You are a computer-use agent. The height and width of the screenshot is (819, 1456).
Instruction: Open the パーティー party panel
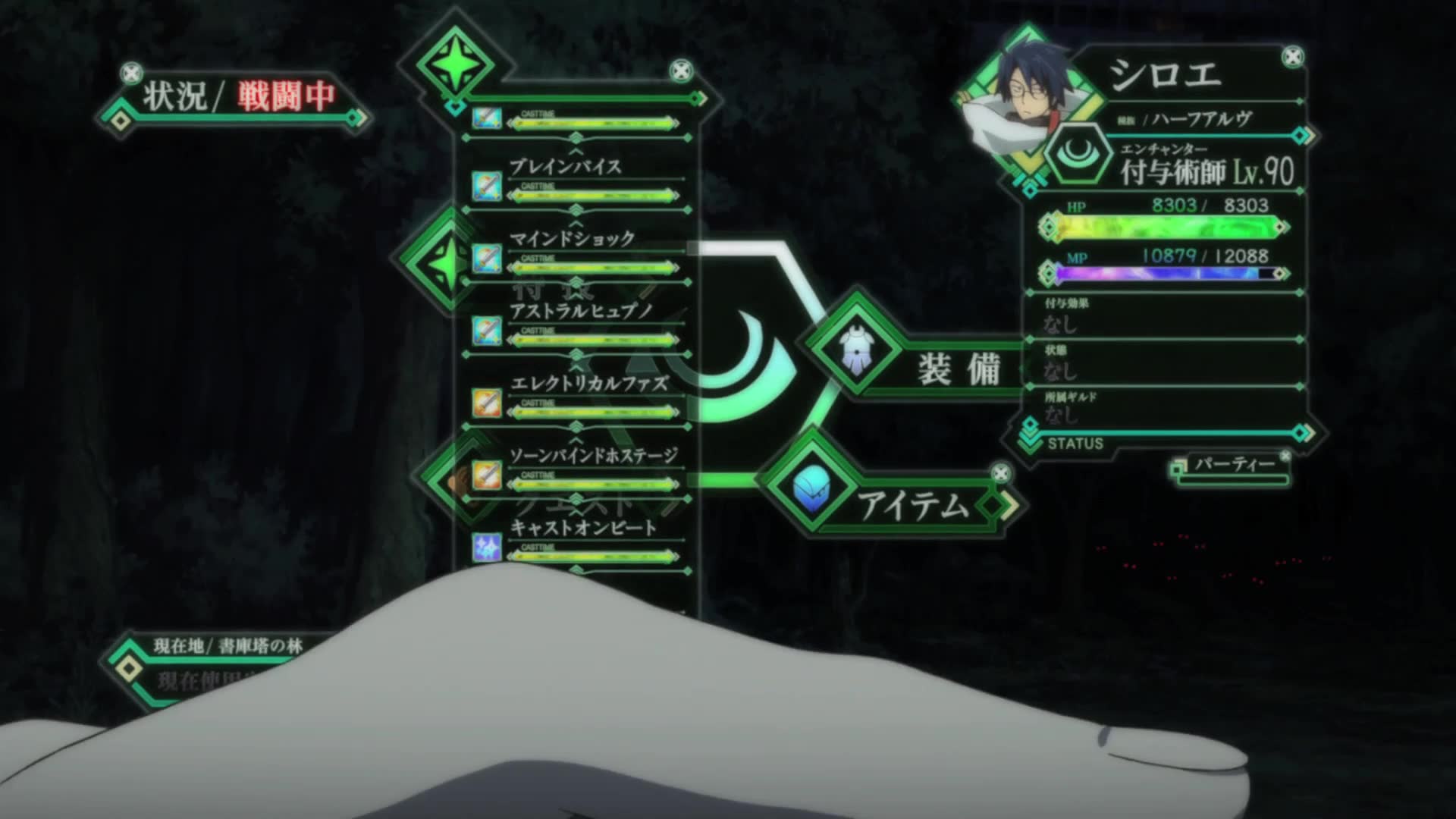pyautogui.click(x=1234, y=465)
